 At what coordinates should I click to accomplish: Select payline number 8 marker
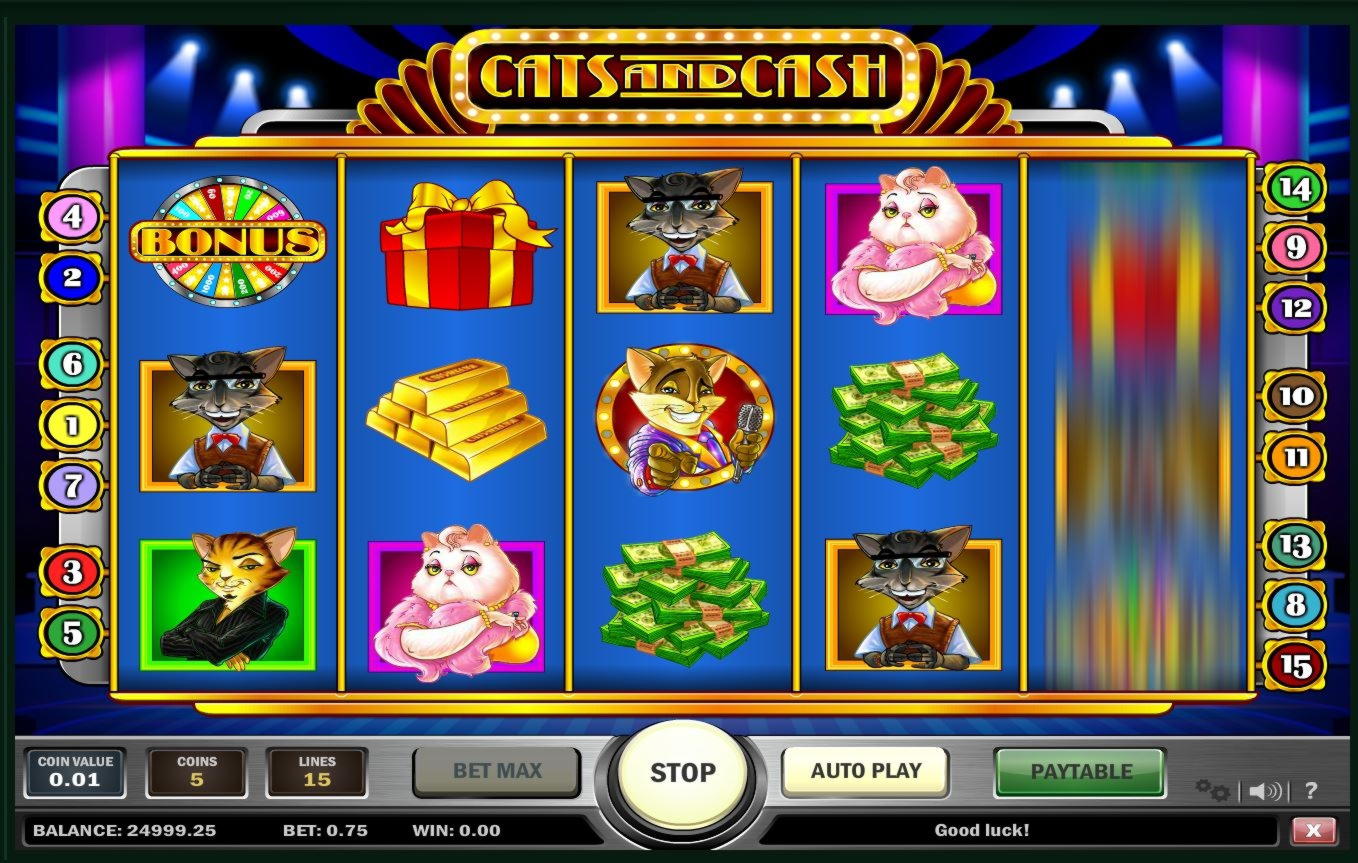(x=1295, y=605)
